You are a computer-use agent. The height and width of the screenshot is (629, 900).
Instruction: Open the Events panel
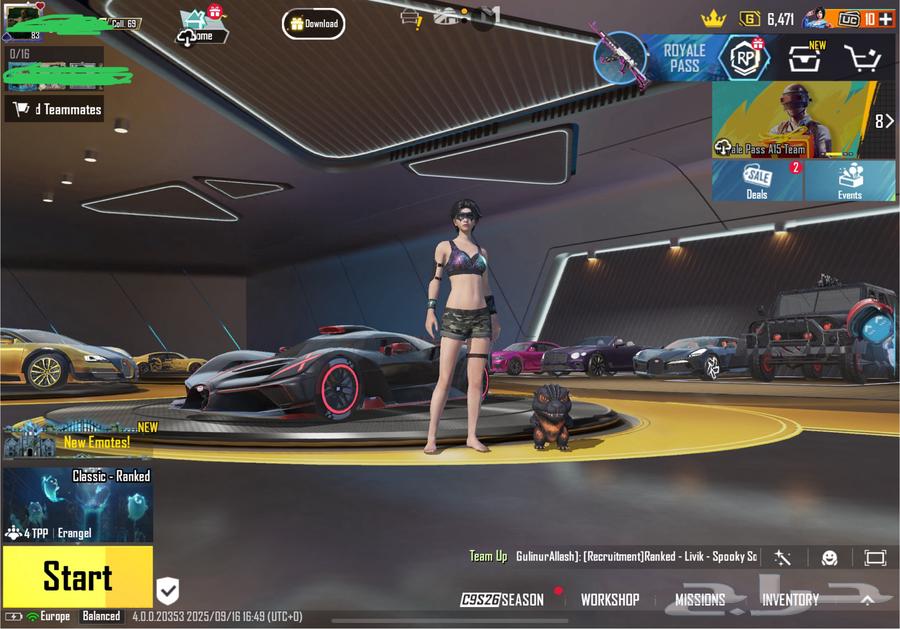850,181
